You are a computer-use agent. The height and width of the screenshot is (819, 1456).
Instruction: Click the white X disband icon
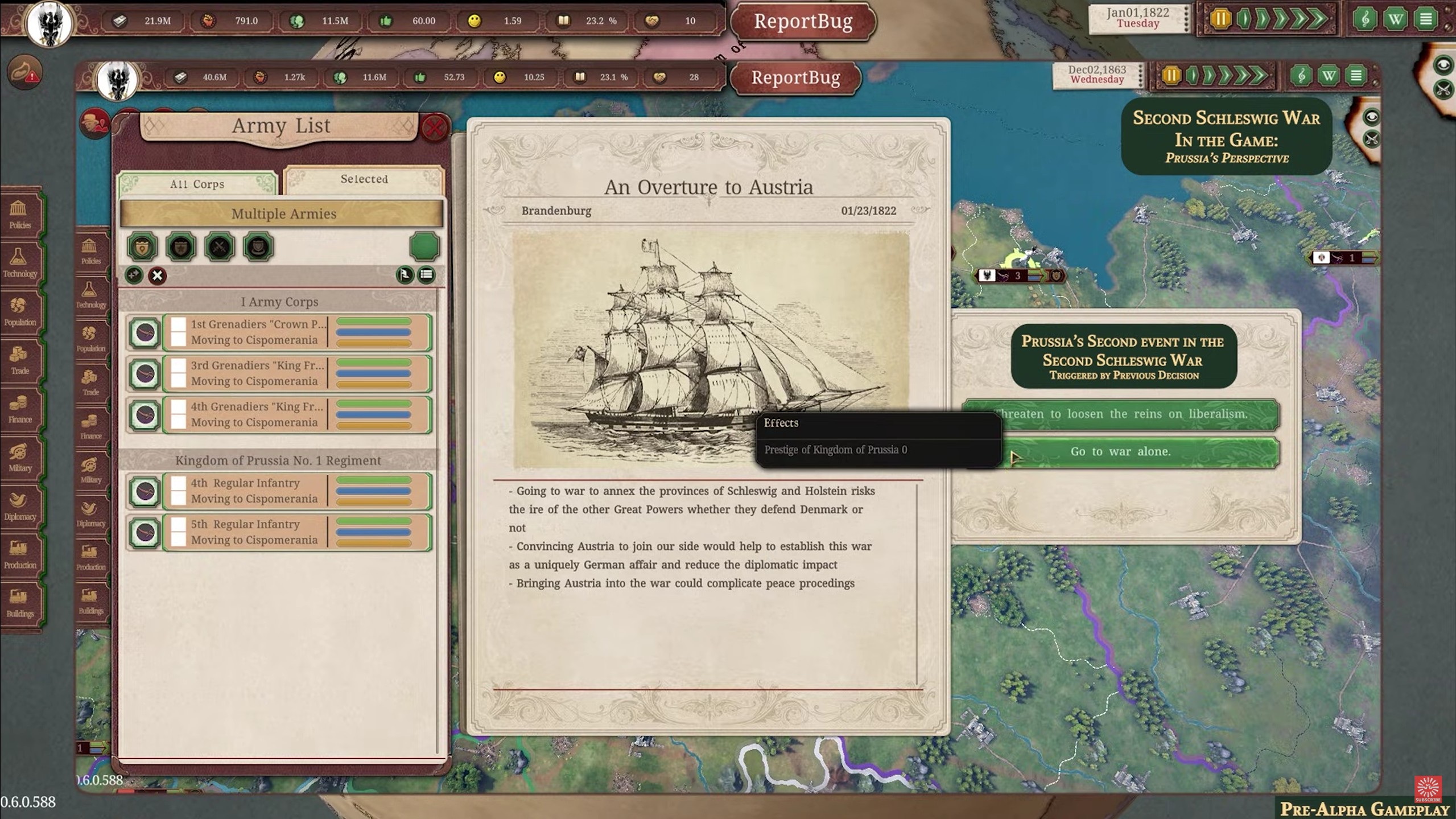(157, 276)
